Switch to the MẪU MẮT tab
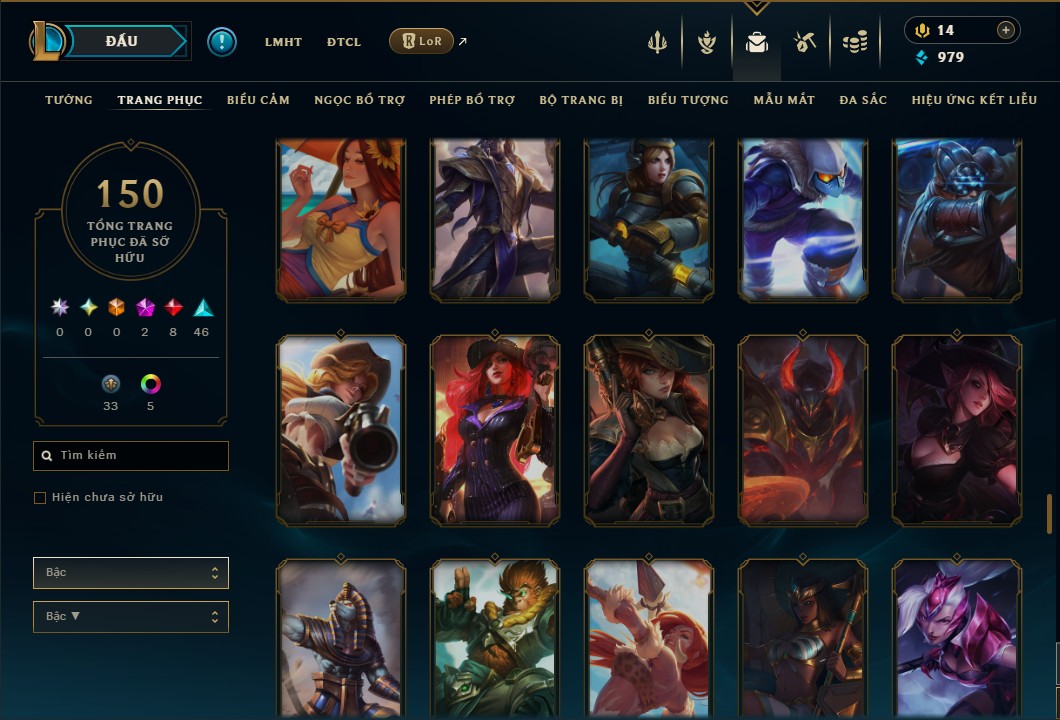 pyautogui.click(x=784, y=100)
